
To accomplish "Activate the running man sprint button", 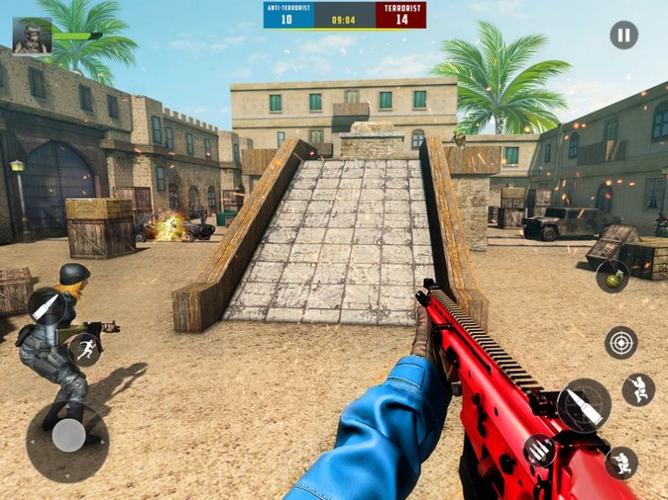I will point(84,348).
